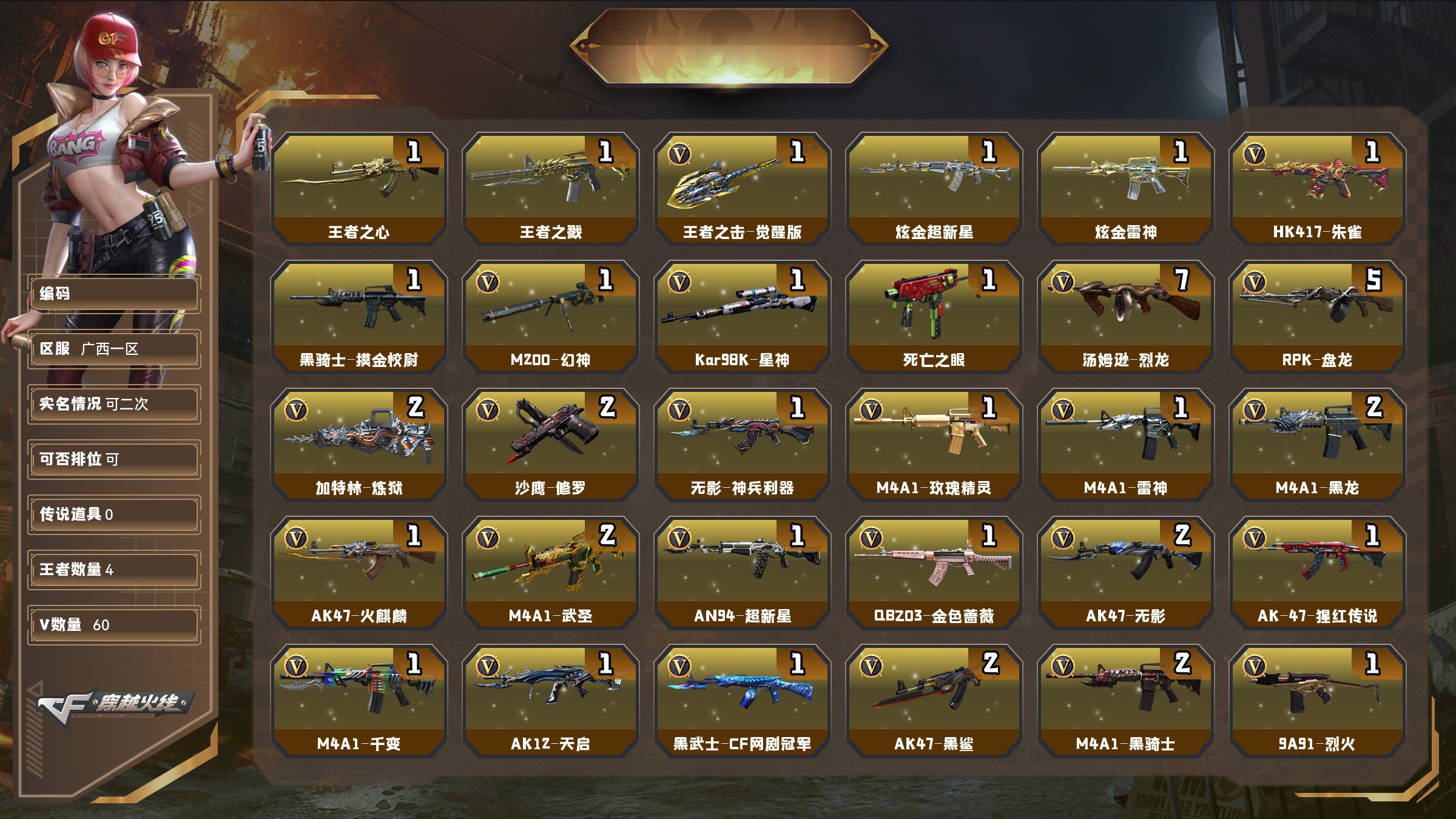The height and width of the screenshot is (819, 1456).
Task: Open the 王者之击-觉醒版 weapon card
Action: pos(743,188)
